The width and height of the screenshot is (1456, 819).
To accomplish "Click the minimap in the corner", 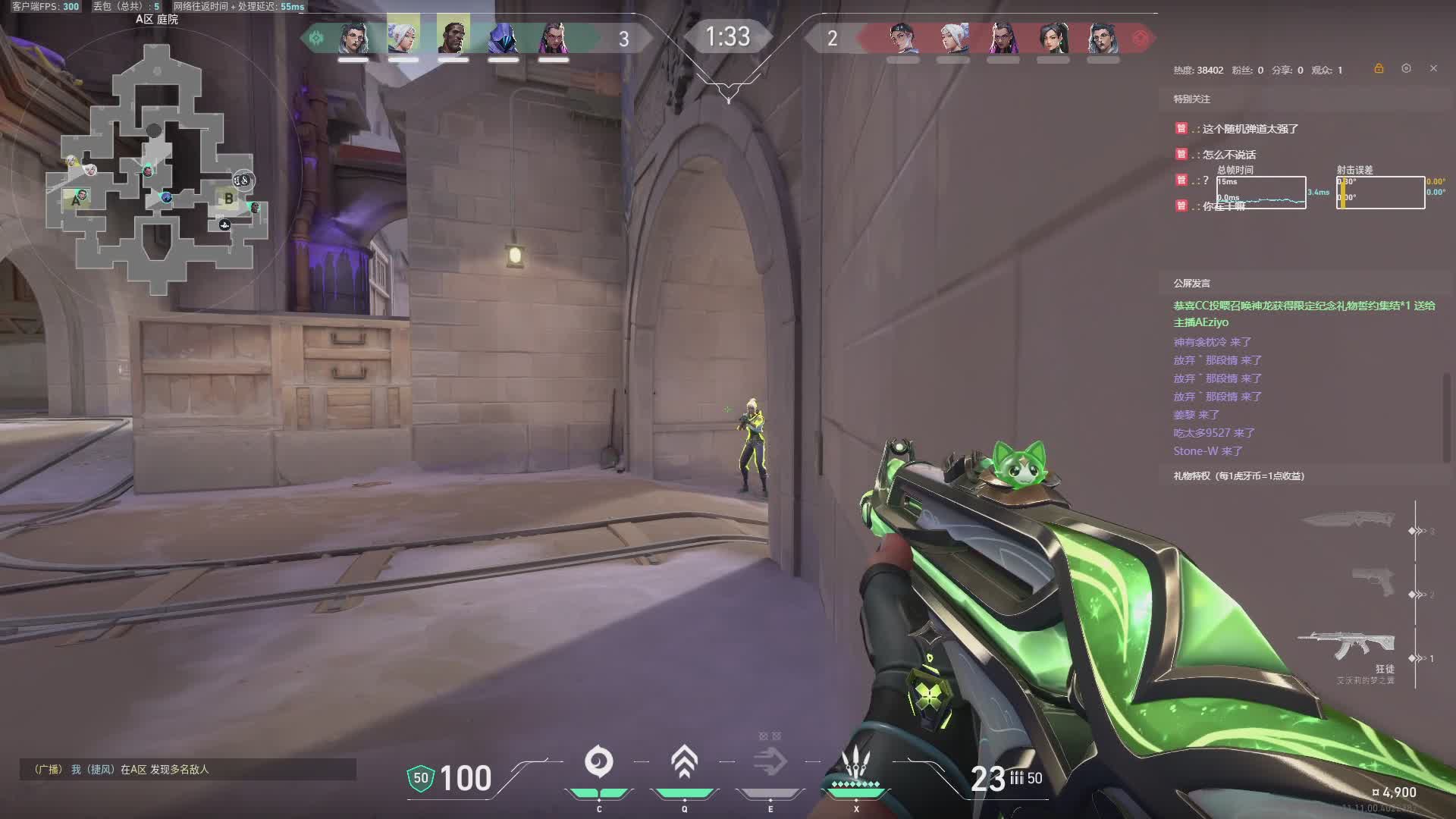I will point(157,165).
